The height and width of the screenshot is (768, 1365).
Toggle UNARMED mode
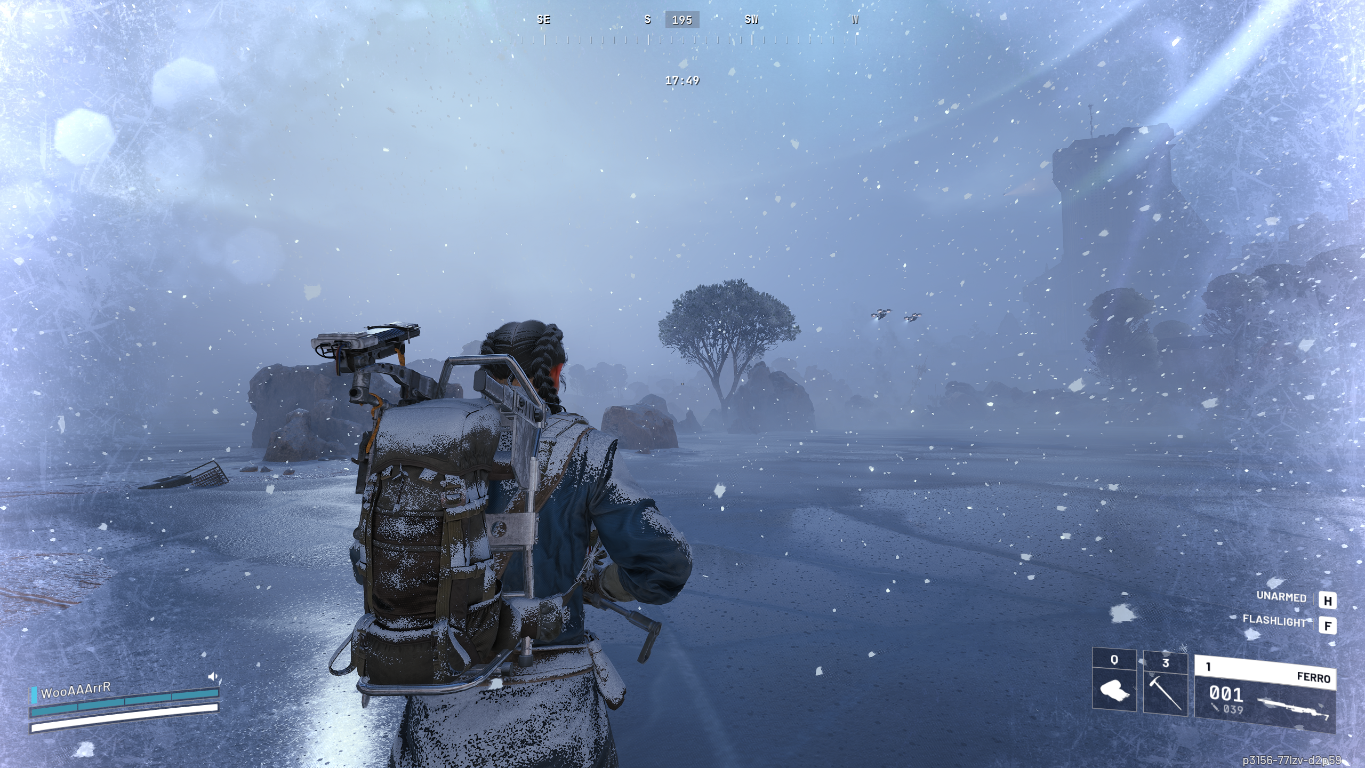tap(1280, 596)
